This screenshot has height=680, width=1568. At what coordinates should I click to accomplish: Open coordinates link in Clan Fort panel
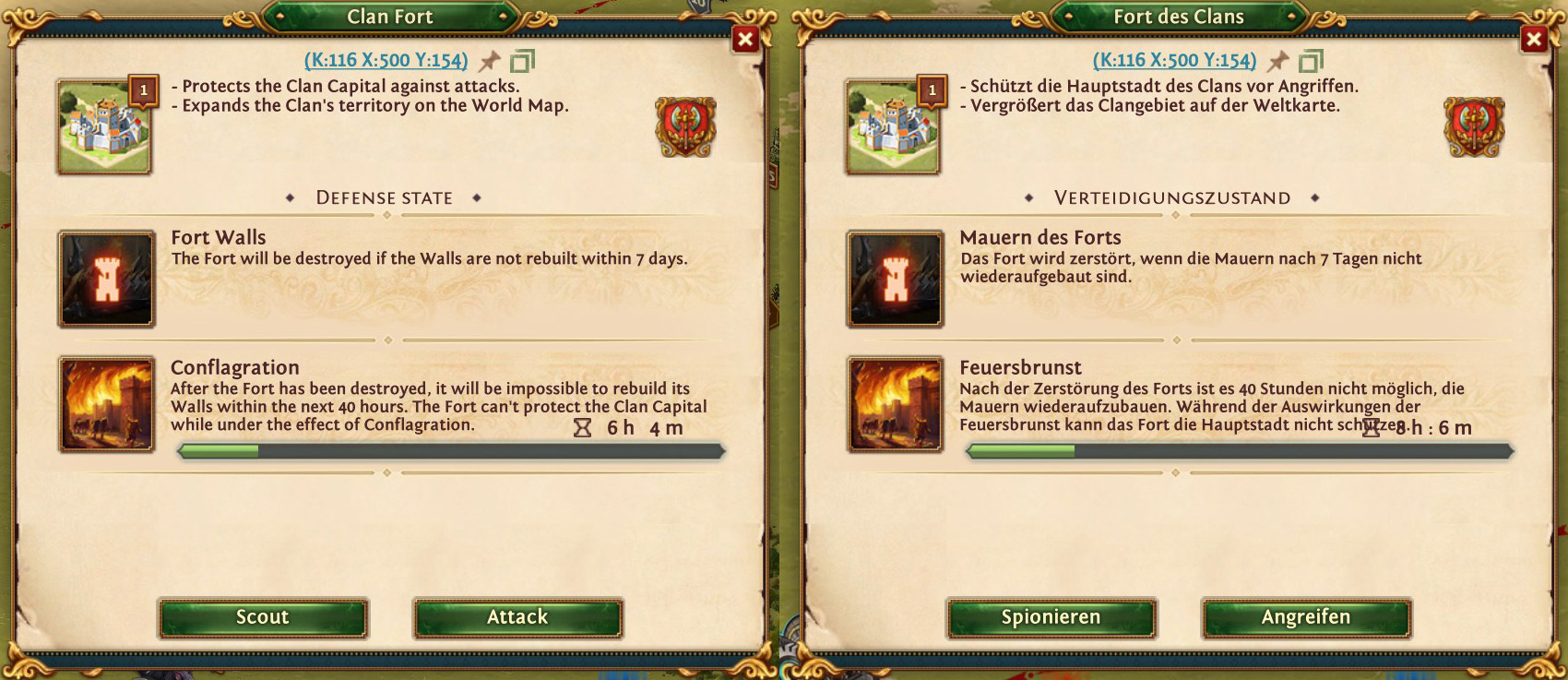click(x=386, y=61)
